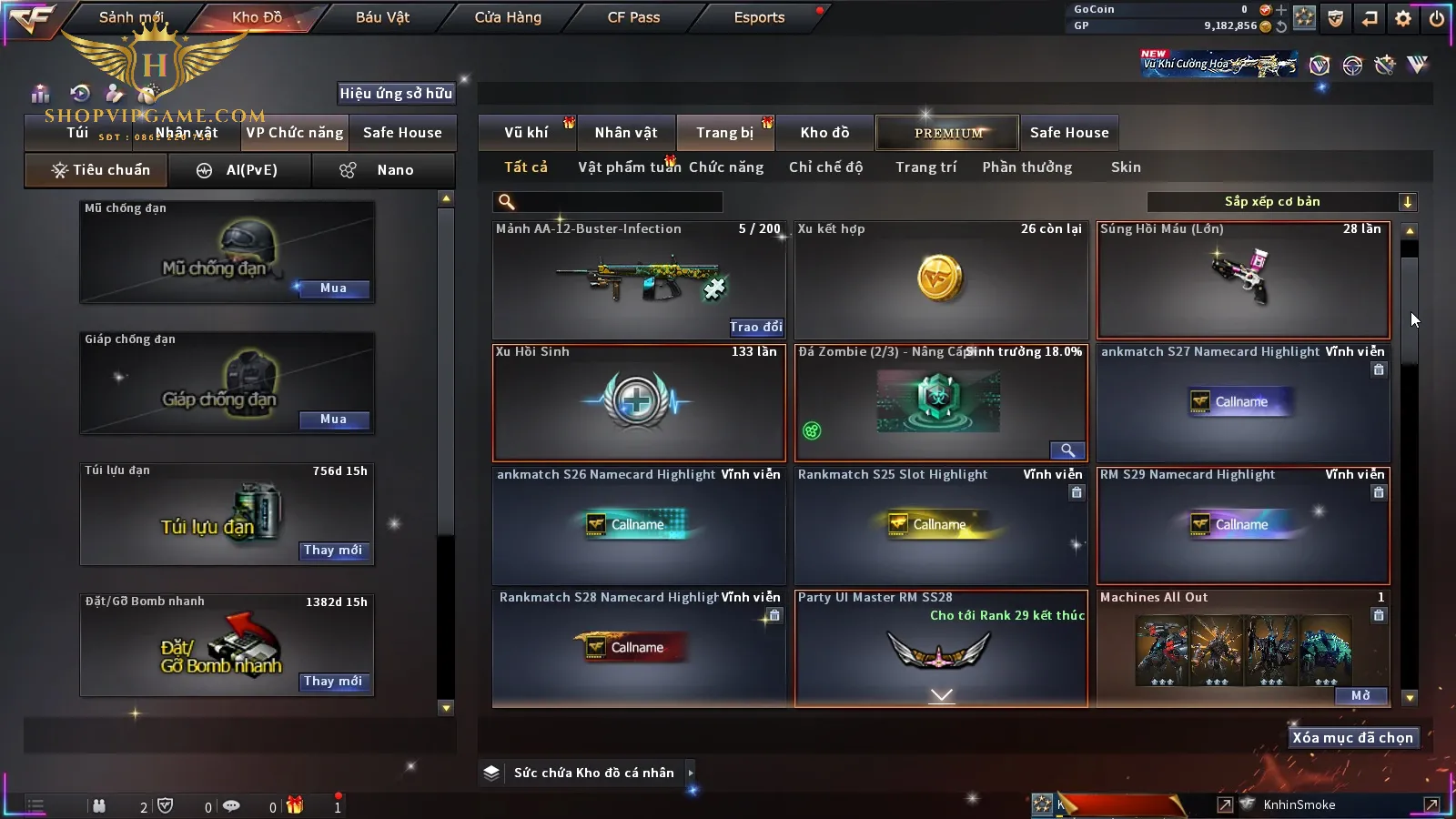The image size is (1456, 819).
Task: Click the power icon to exit
Action: (x=1436, y=18)
